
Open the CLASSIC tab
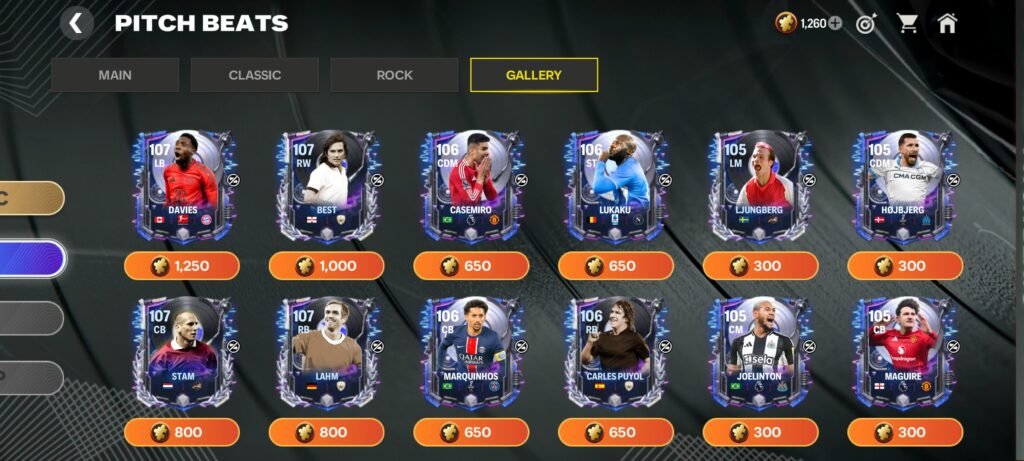point(254,75)
